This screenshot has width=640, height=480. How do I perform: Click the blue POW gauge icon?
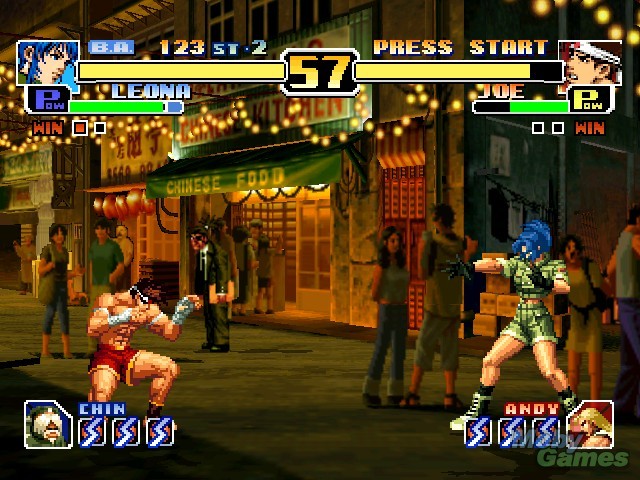pyautogui.click(x=45, y=101)
